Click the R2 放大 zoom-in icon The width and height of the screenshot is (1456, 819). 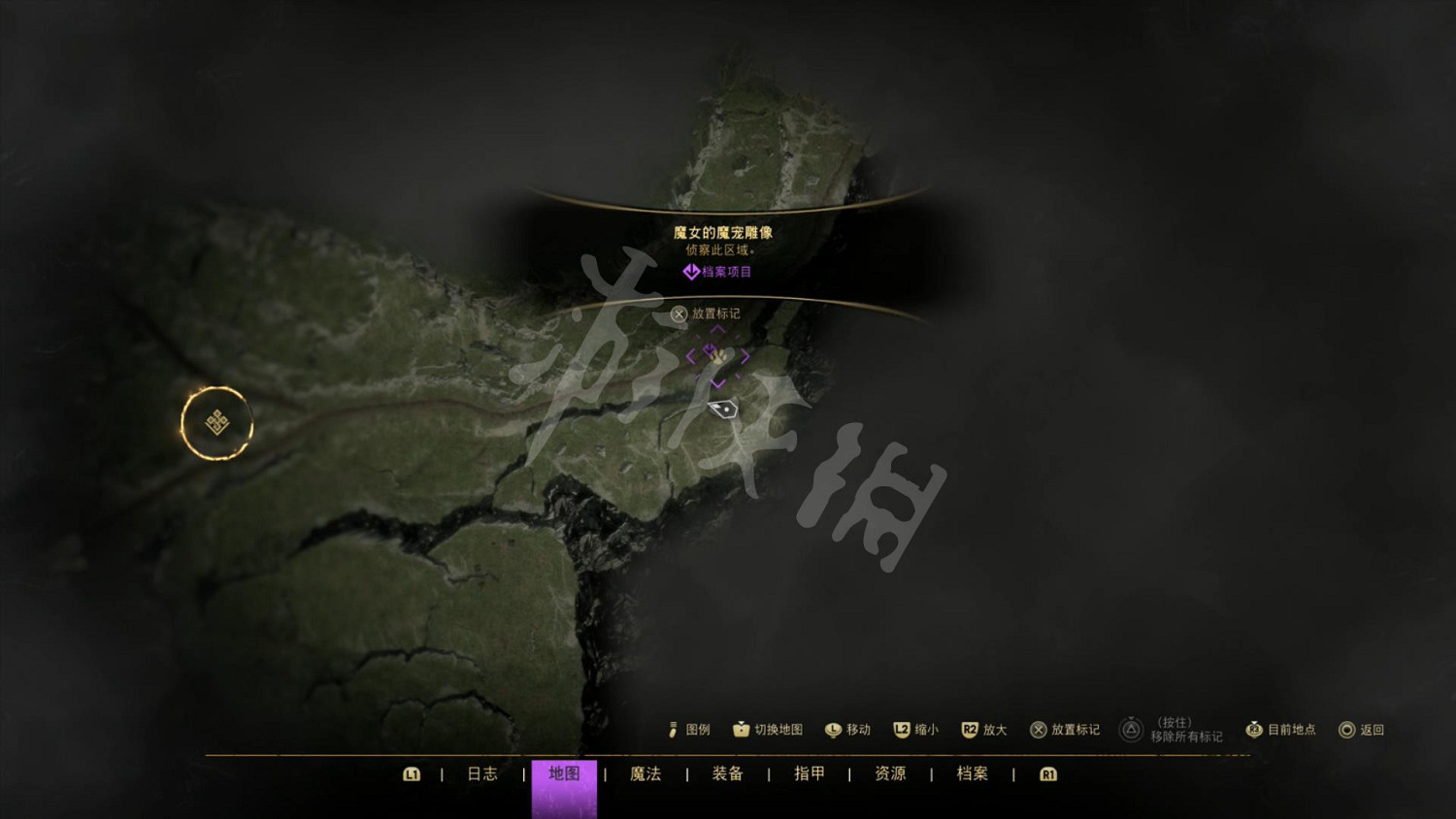[x=968, y=729]
